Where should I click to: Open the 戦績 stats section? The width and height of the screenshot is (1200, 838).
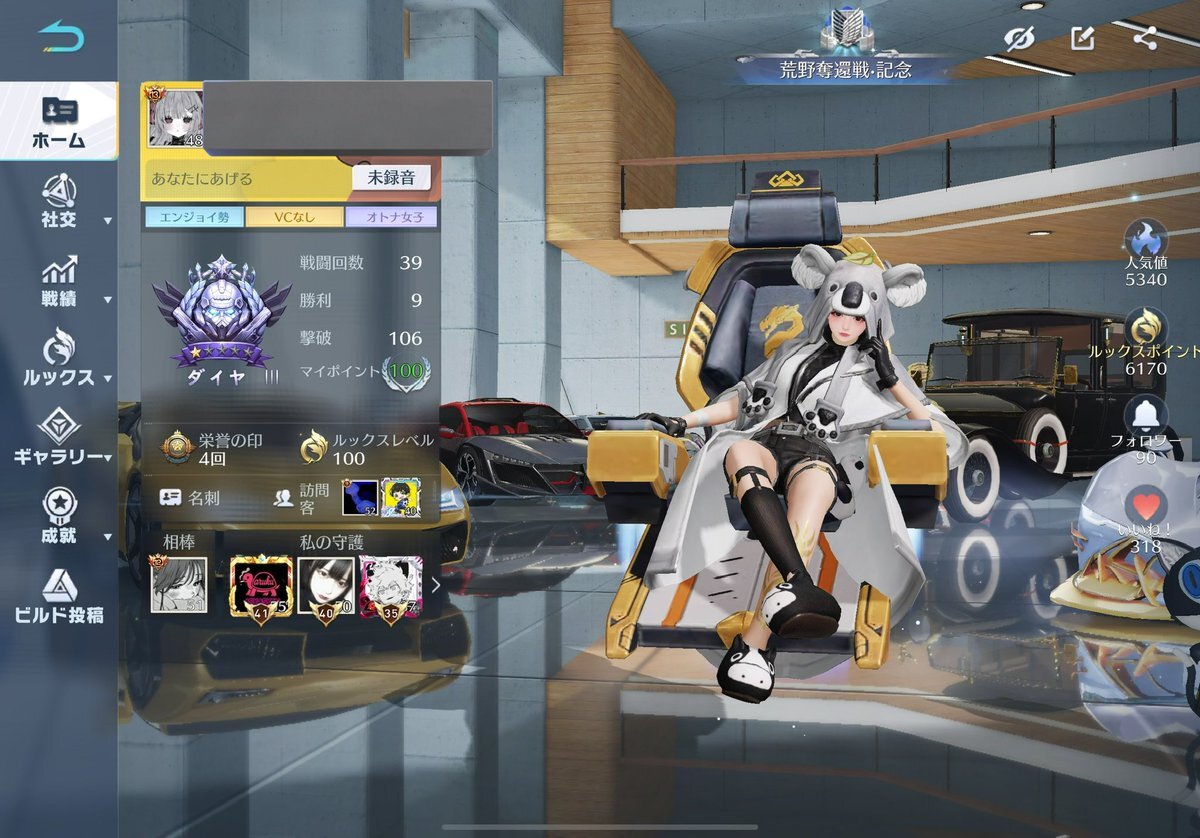[x=59, y=281]
